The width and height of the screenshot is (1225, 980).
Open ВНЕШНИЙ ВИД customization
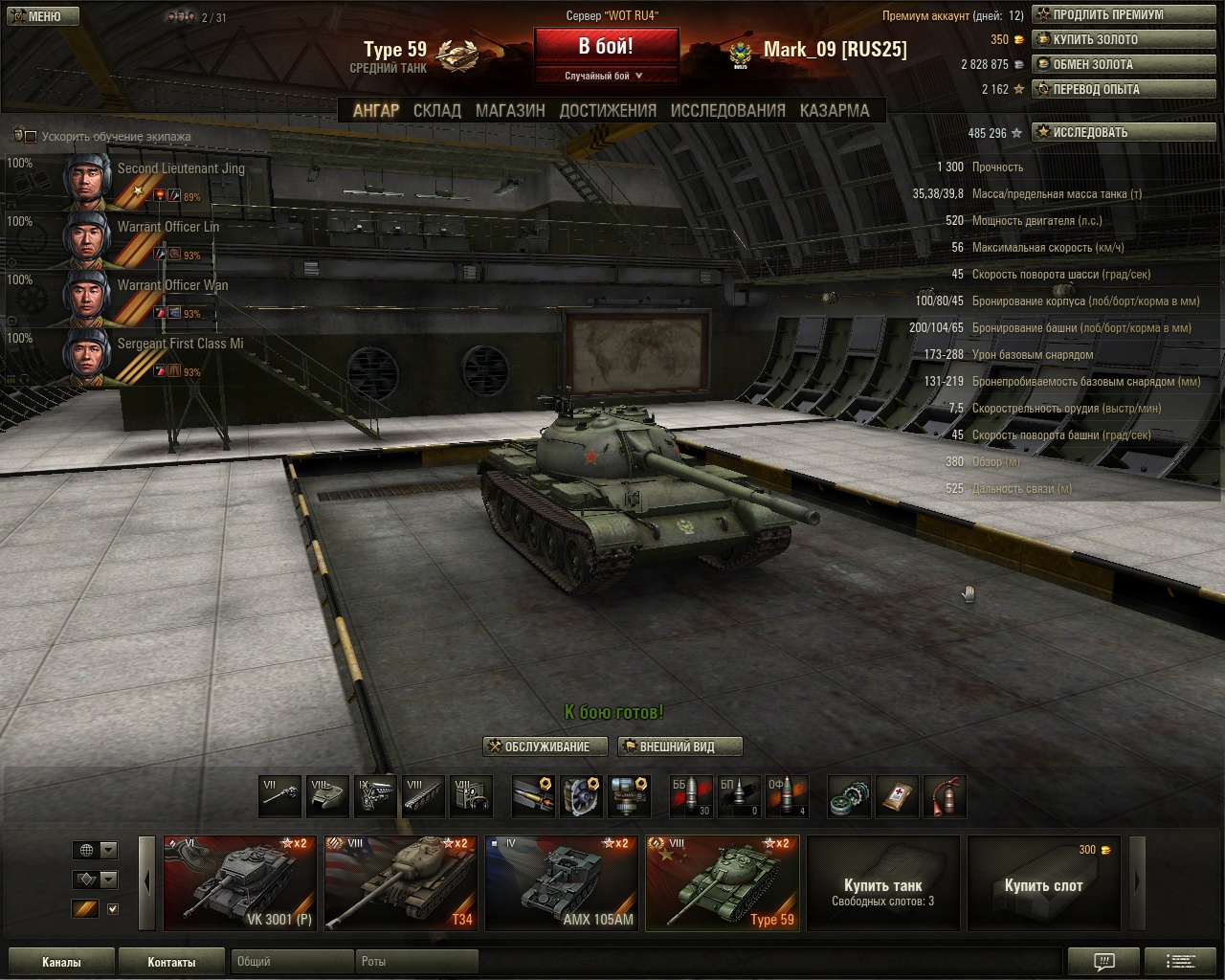[x=679, y=746]
